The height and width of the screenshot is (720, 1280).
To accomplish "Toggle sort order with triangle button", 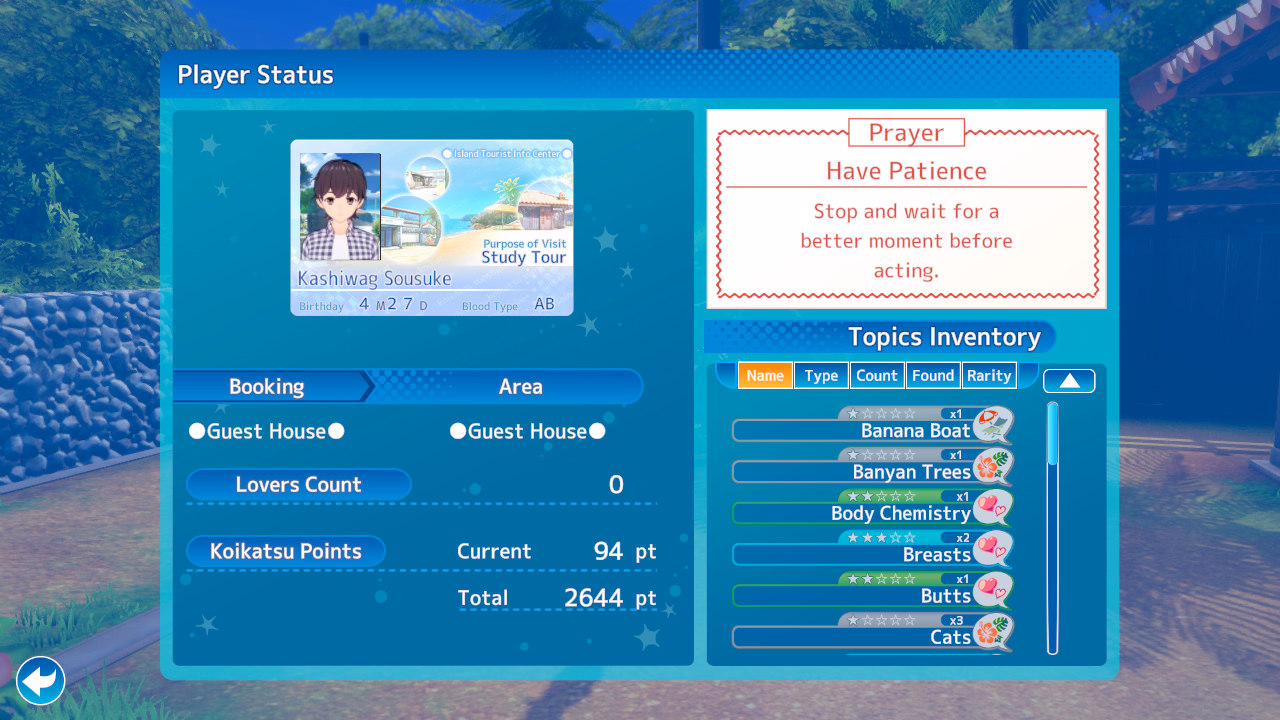I will pos(1069,381).
